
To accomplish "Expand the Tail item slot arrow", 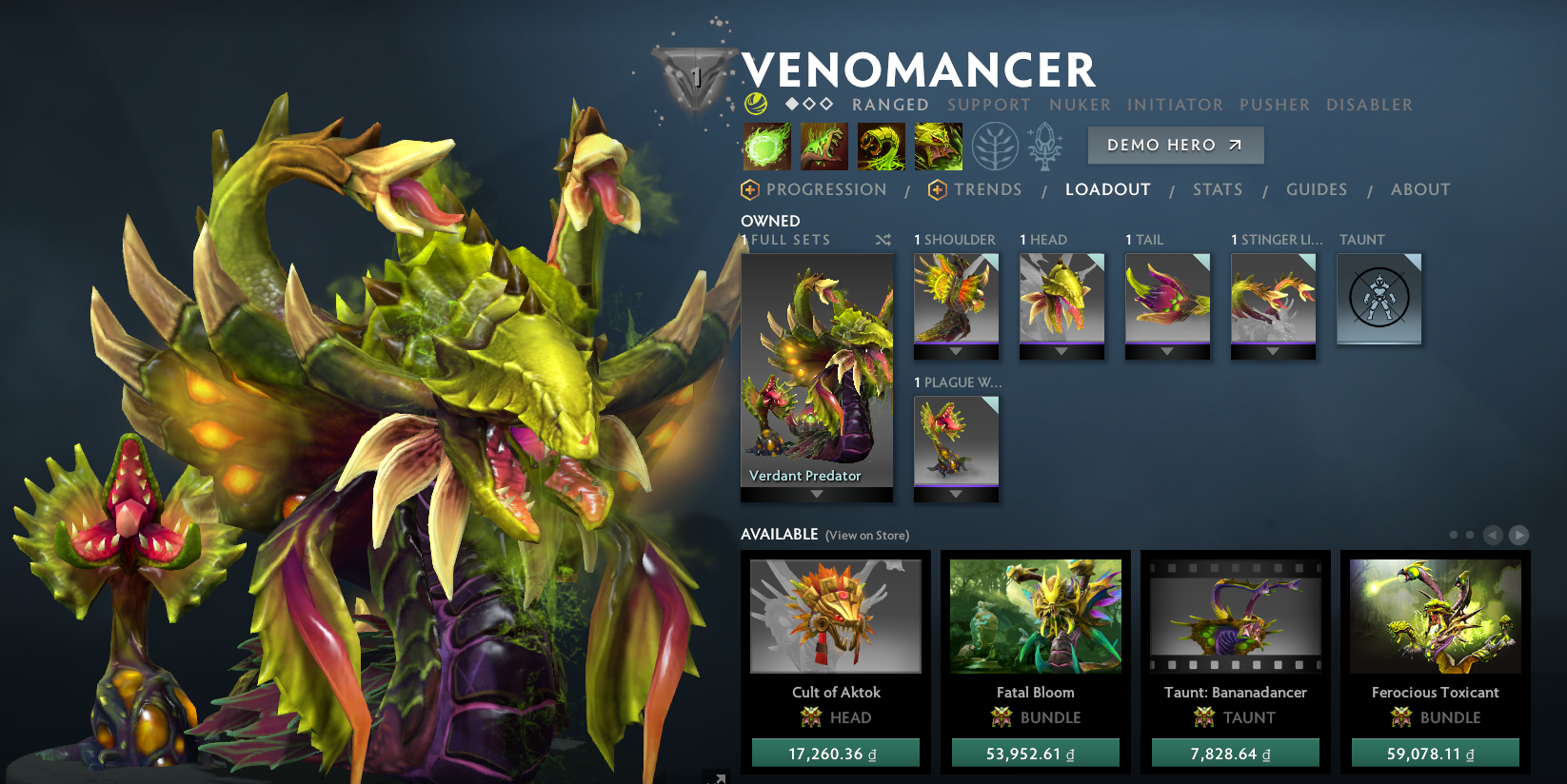I will (x=1168, y=350).
